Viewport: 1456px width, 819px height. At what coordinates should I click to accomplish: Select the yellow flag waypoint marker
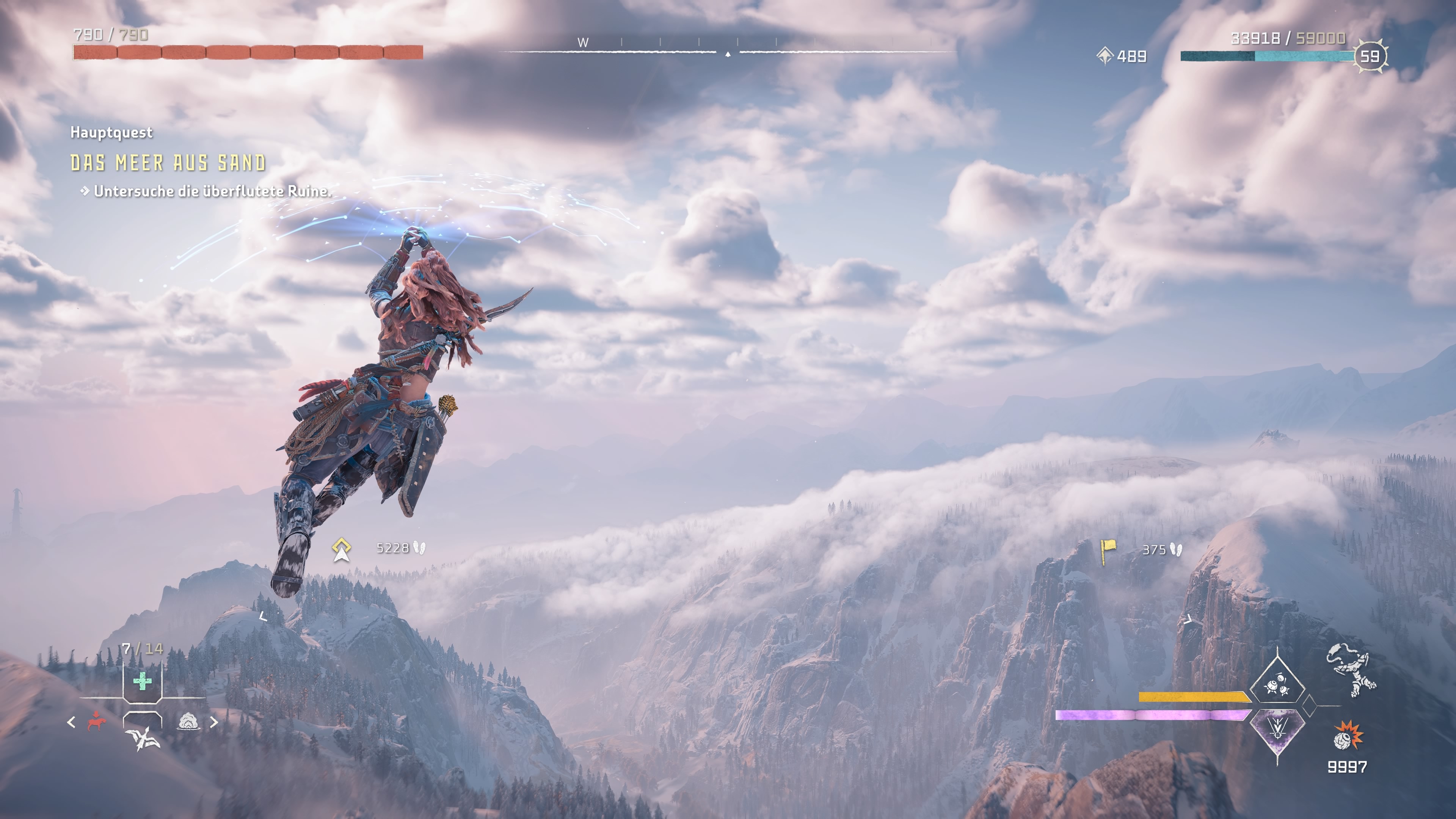tap(1108, 550)
